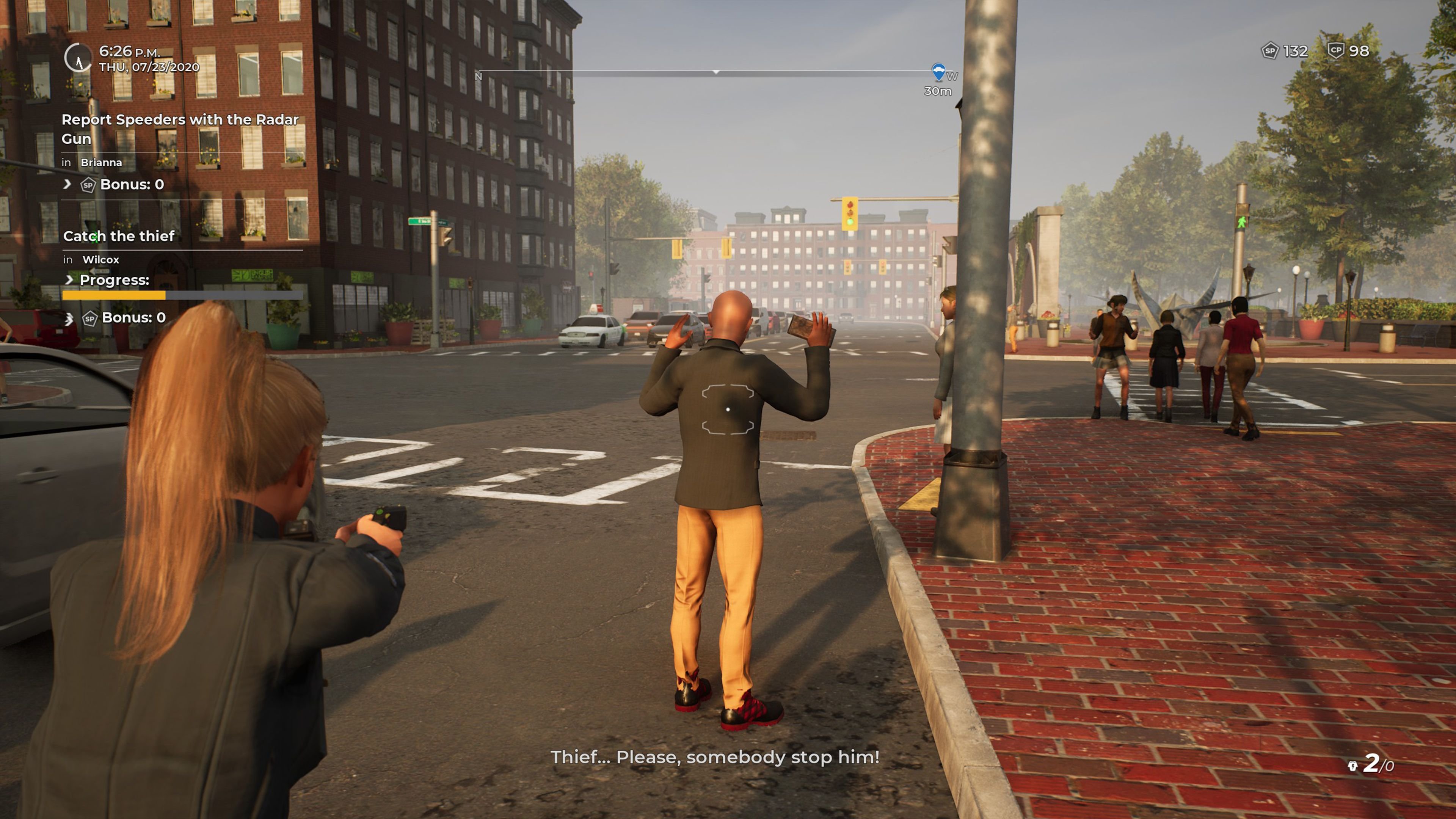Viewport: 1456px width, 819px height.
Task: Expand the Progress chevron in Catch the thief
Action: pyautogui.click(x=69, y=280)
